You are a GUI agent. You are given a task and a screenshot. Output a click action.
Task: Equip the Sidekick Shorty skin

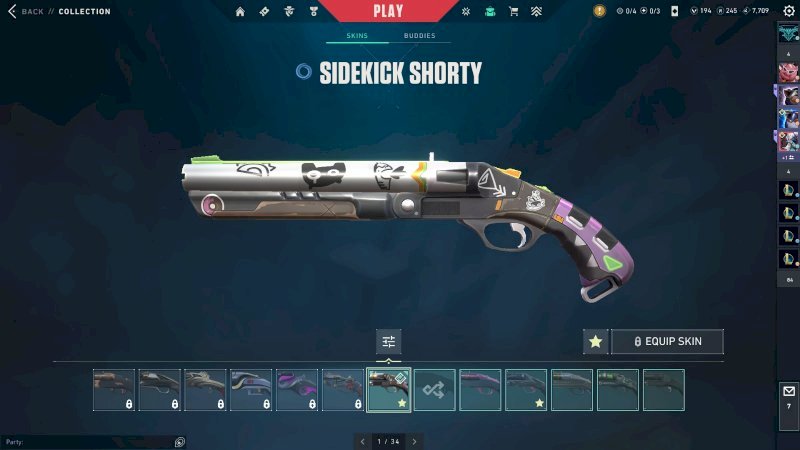coord(667,341)
